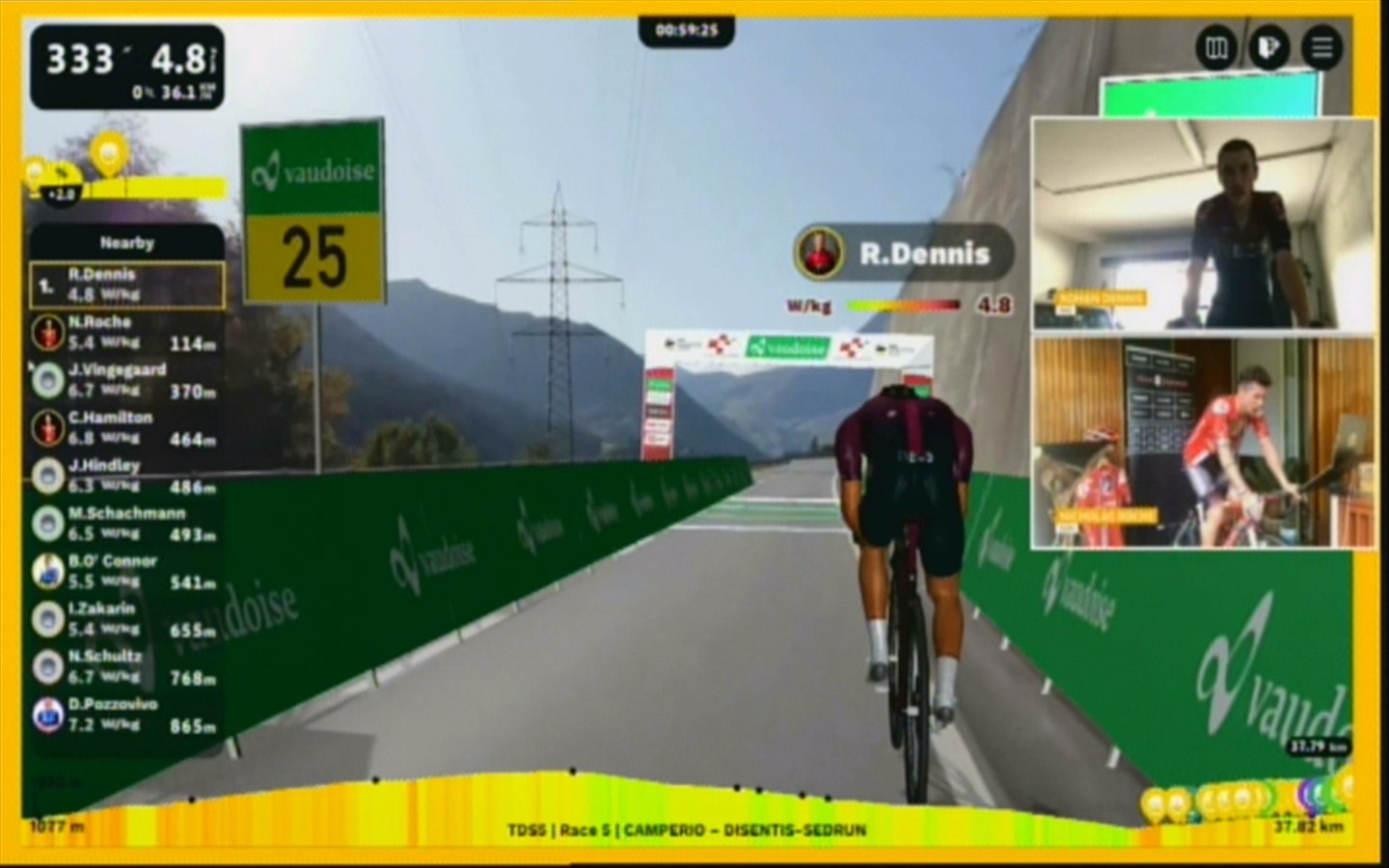Open the map view icon
Viewport: 1389px width, 868px height.
[x=1217, y=47]
